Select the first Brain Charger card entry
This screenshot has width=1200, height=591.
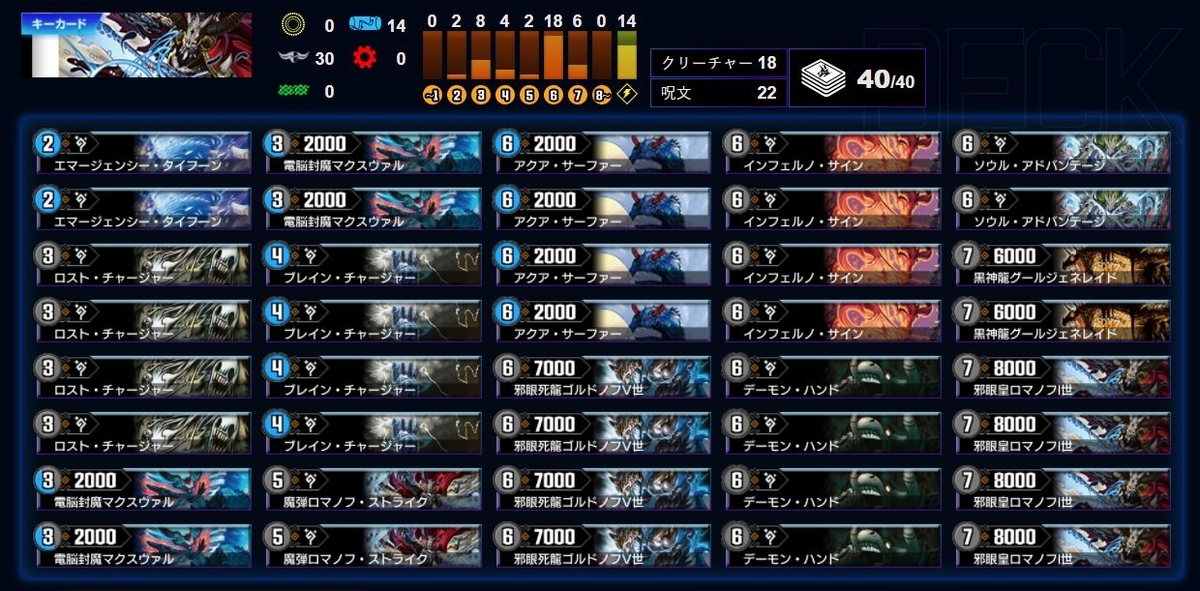click(x=372, y=264)
